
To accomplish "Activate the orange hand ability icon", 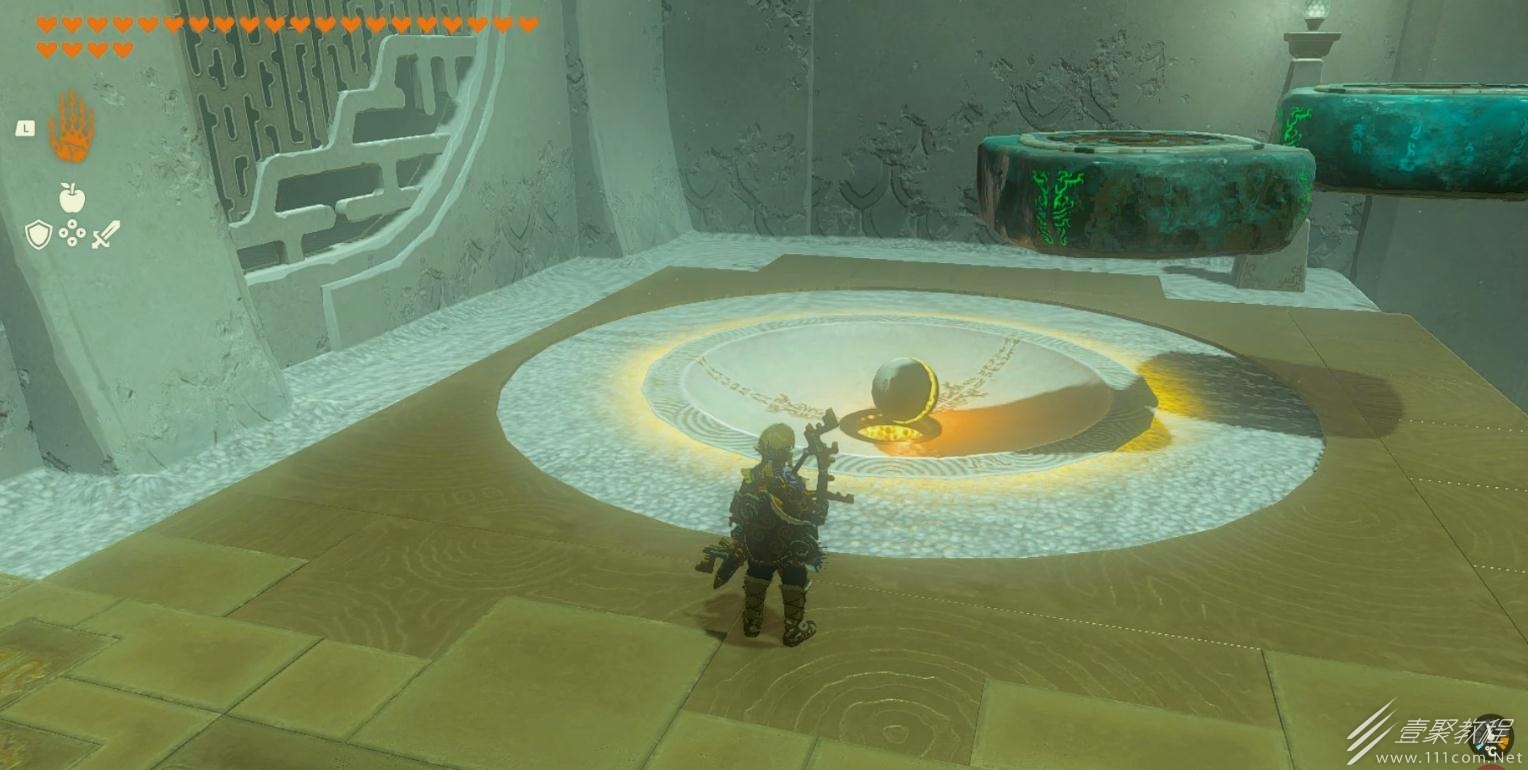I will click(x=71, y=127).
